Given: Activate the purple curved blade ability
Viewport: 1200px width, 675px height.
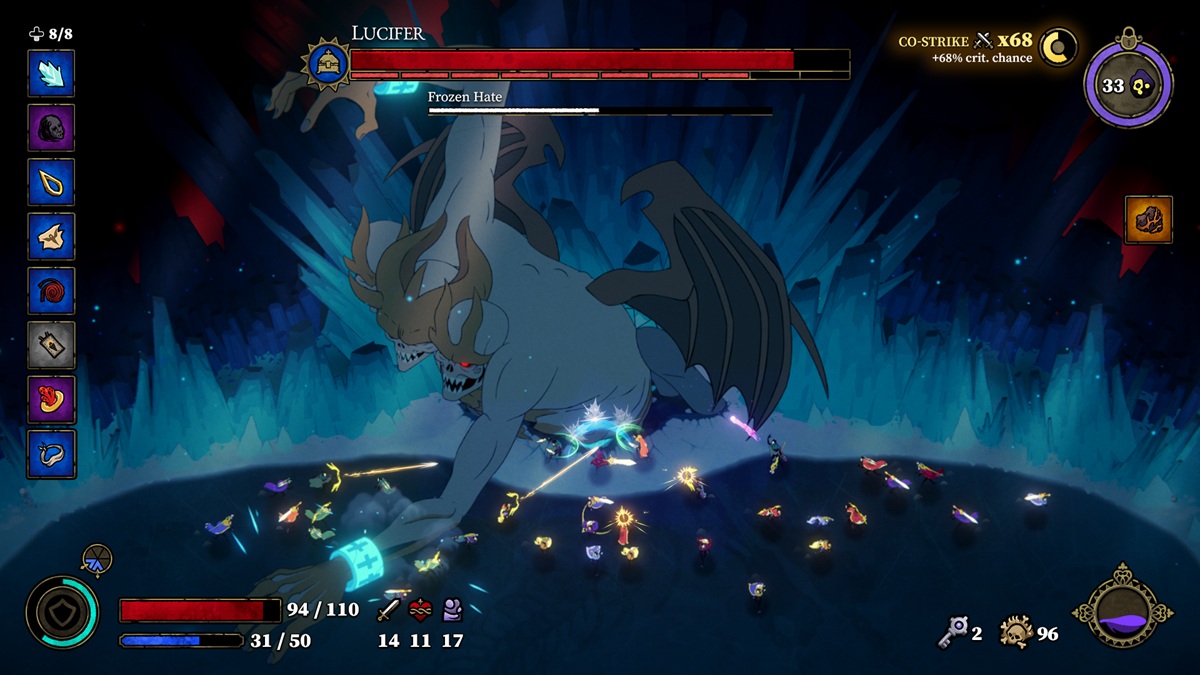Looking at the screenshot, I should coord(1123,612).
